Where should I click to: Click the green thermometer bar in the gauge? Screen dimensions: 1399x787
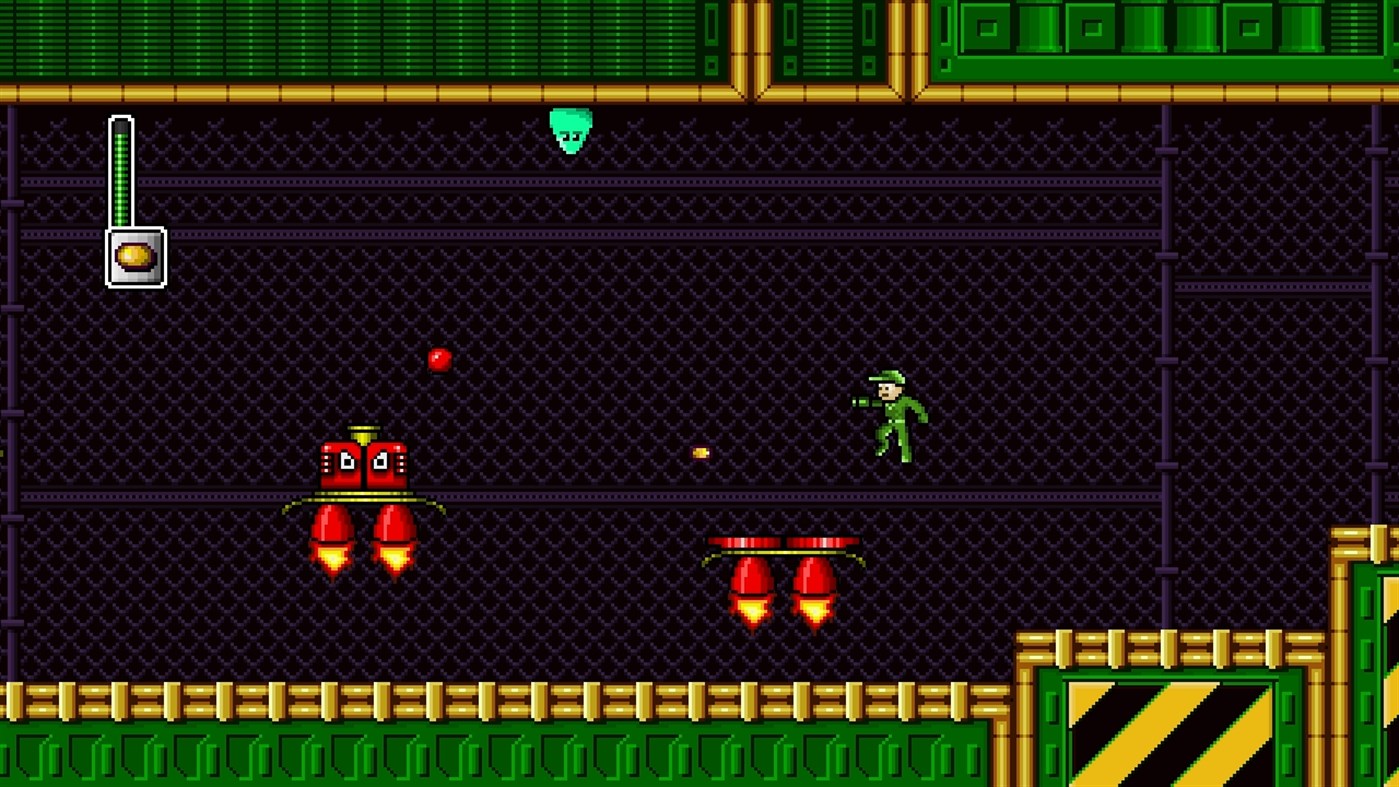pyautogui.click(x=121, y=175)
